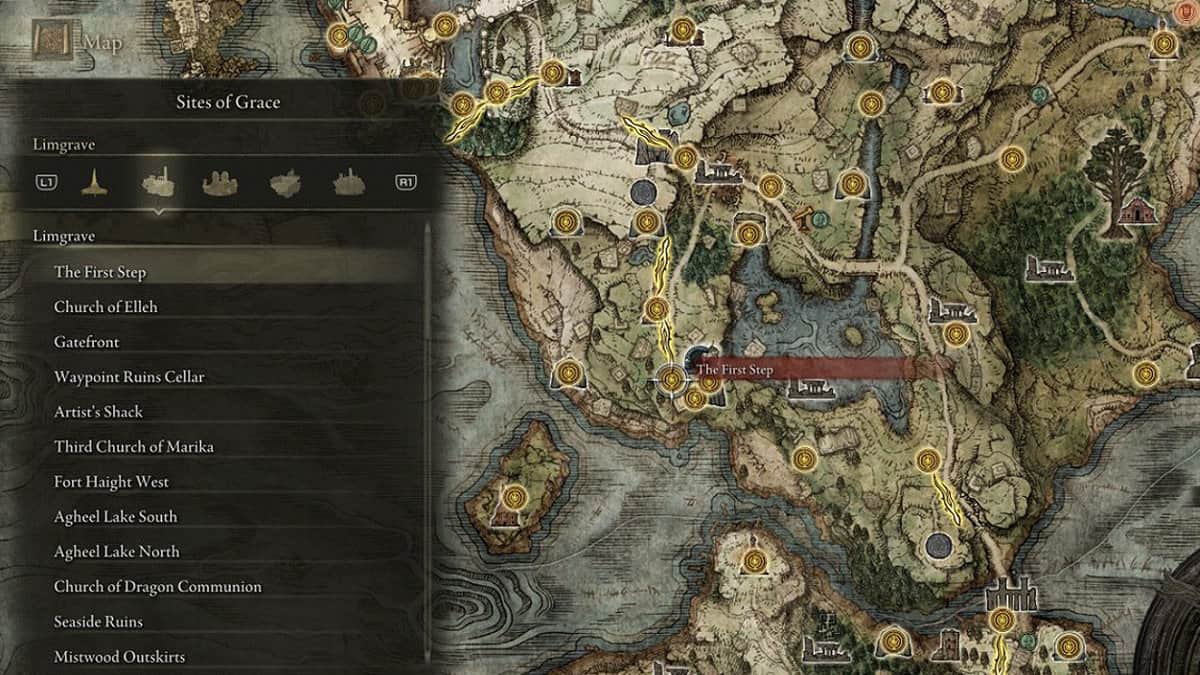The image size is (1200, 675).
Task: Pick Agheel Lake South from list
Action: 115,517
